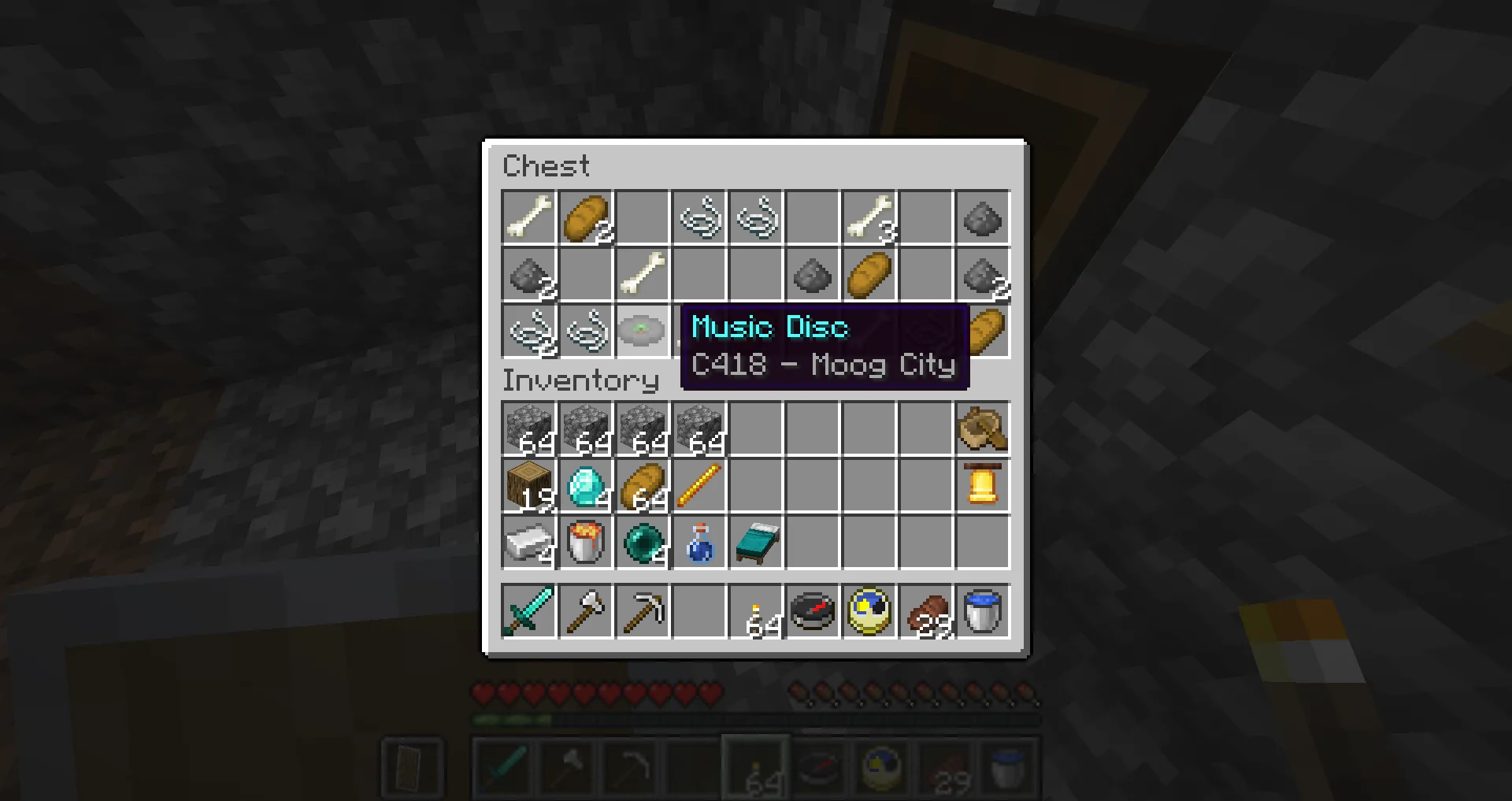Viewport: 1512px width, 801px height.
Task: Pick up the torch stack in the hotbar
Action: [755, 613]
